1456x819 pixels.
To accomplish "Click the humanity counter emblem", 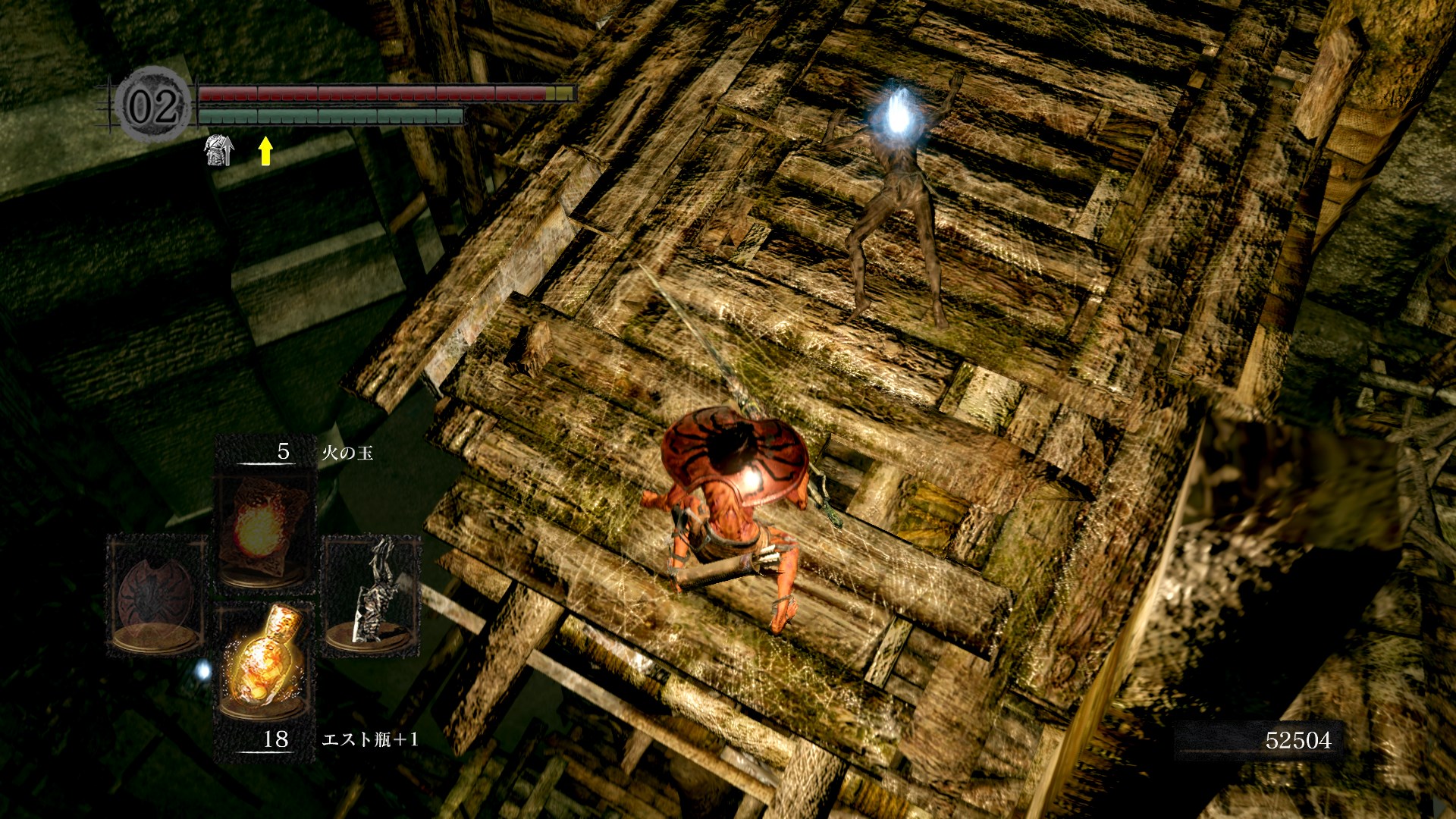I will click(x=153, y=105).
